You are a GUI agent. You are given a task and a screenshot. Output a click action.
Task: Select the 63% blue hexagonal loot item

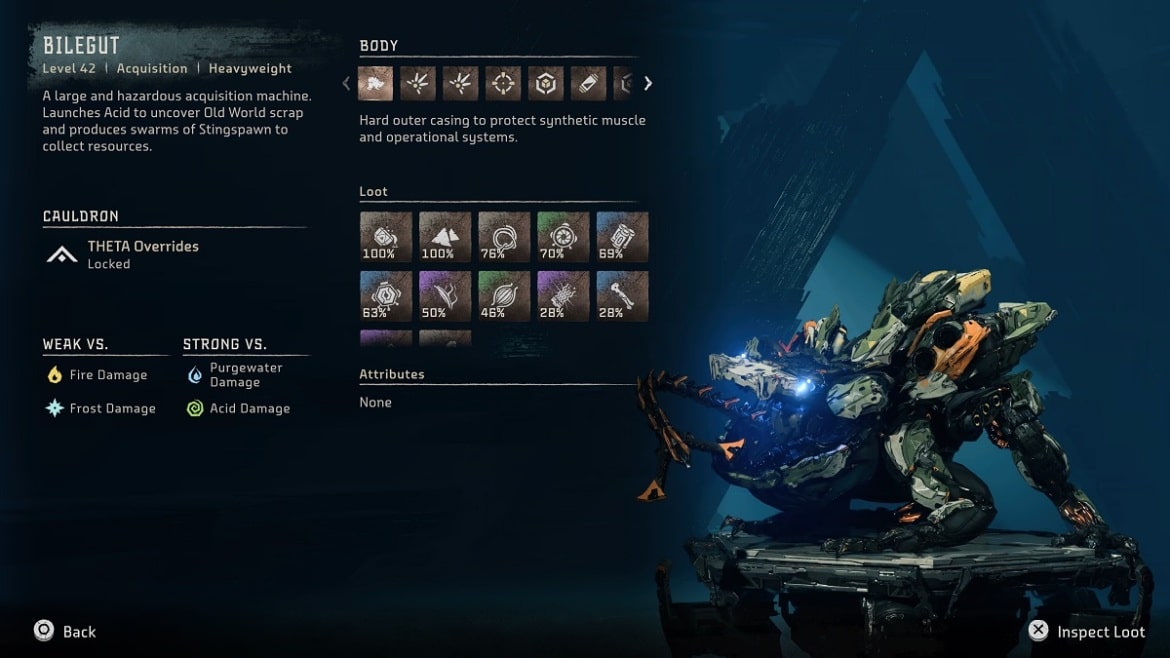[385, 296]
